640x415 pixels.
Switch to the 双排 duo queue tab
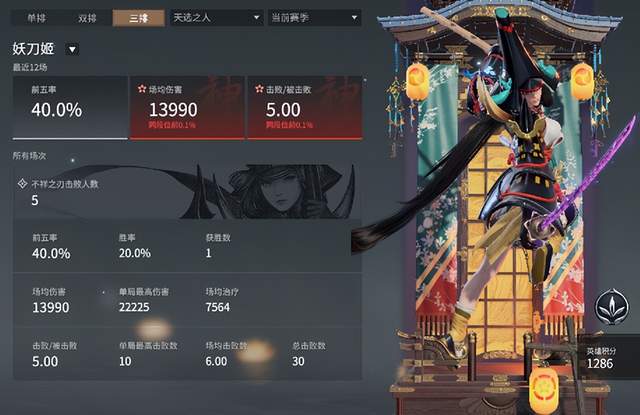coord(88,18)
